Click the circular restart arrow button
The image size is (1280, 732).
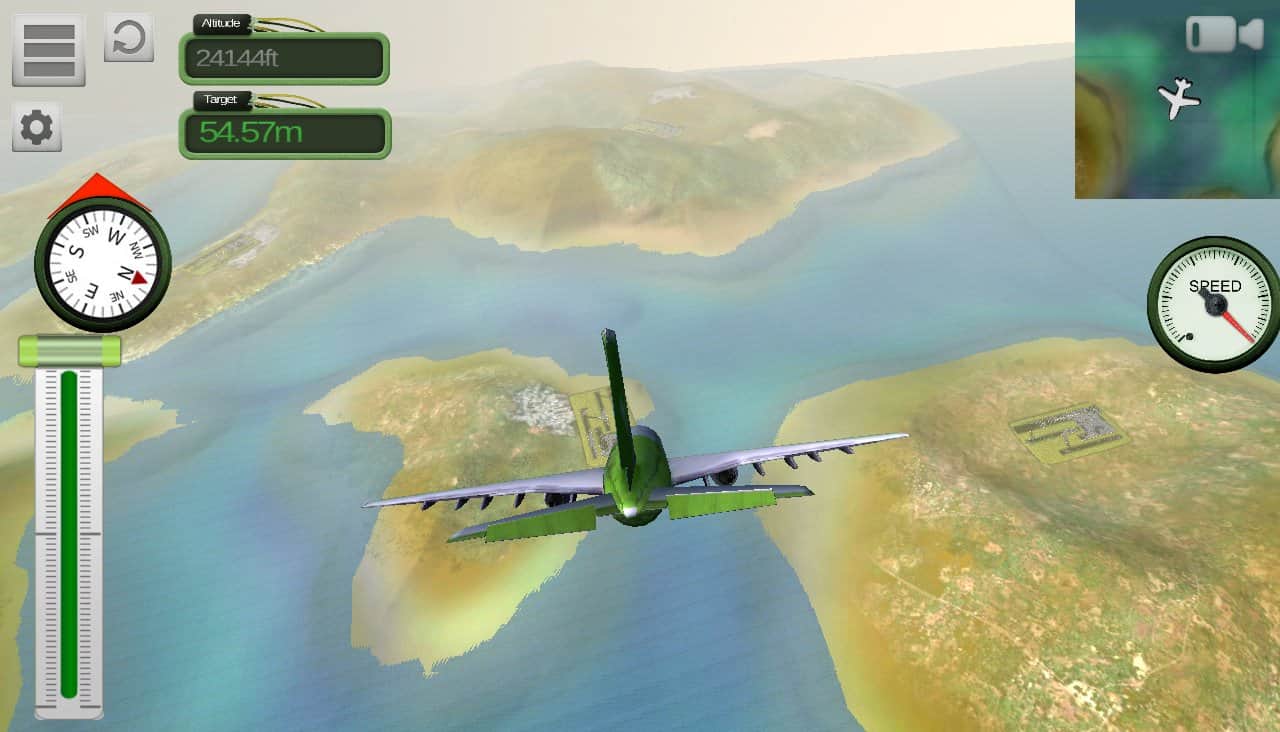point(129,38)
